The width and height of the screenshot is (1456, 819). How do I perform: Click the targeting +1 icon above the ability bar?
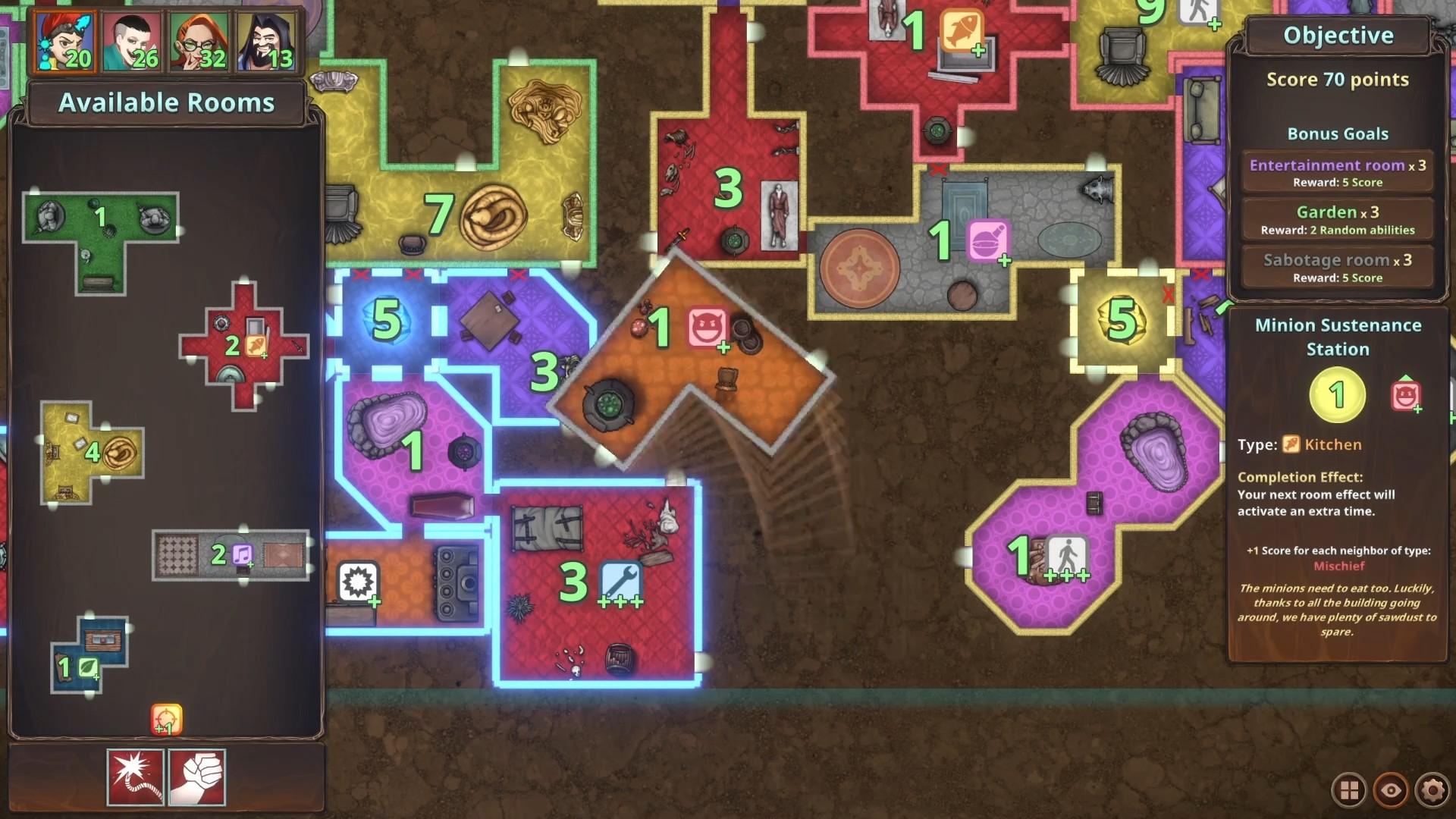(167, 720)
